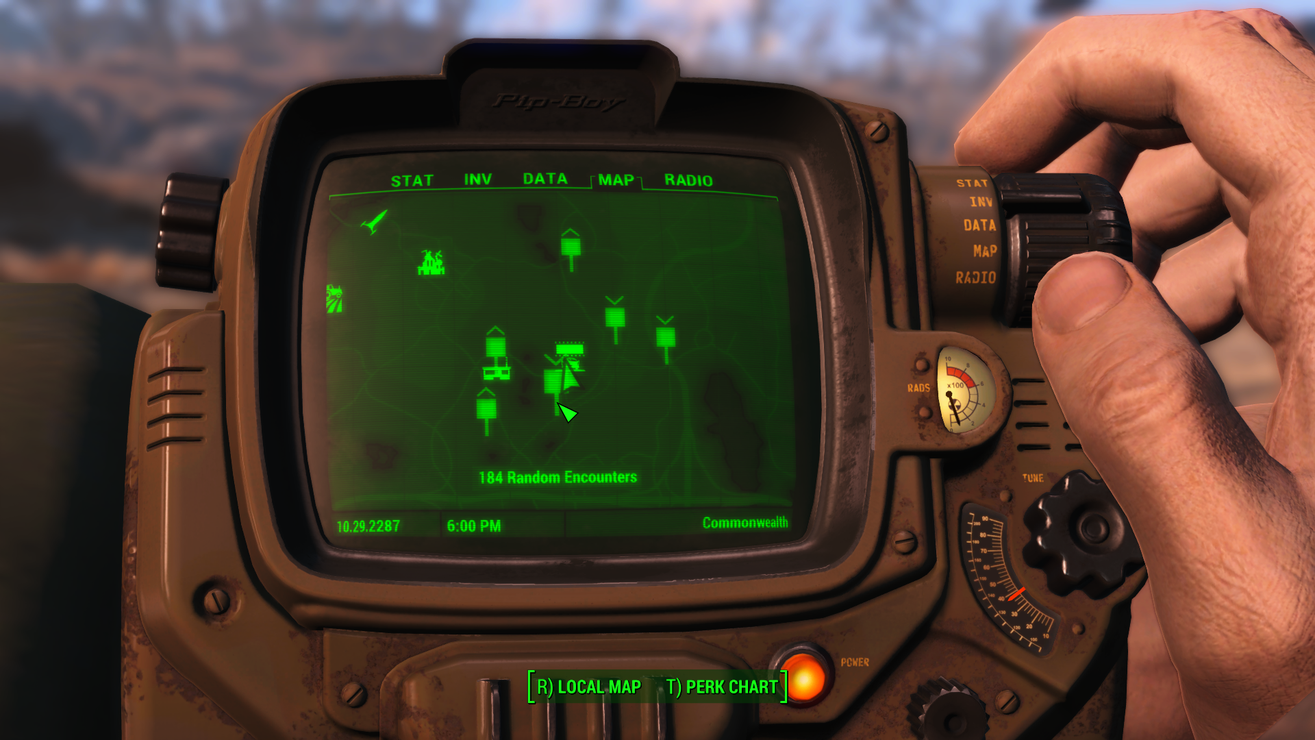
Task: Open the Local Map view
Action: click(x=589, y=687)
